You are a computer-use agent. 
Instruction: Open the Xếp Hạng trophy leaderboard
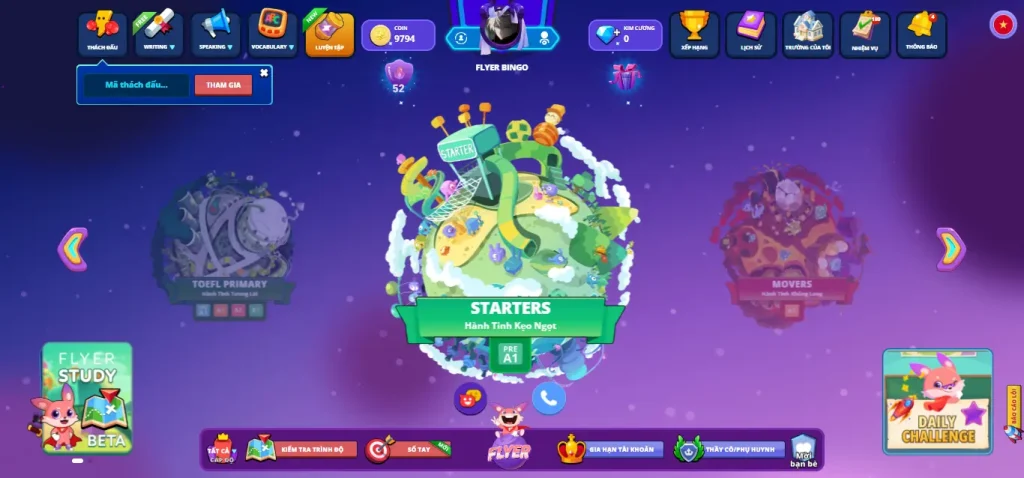click(x=694, y=33)
